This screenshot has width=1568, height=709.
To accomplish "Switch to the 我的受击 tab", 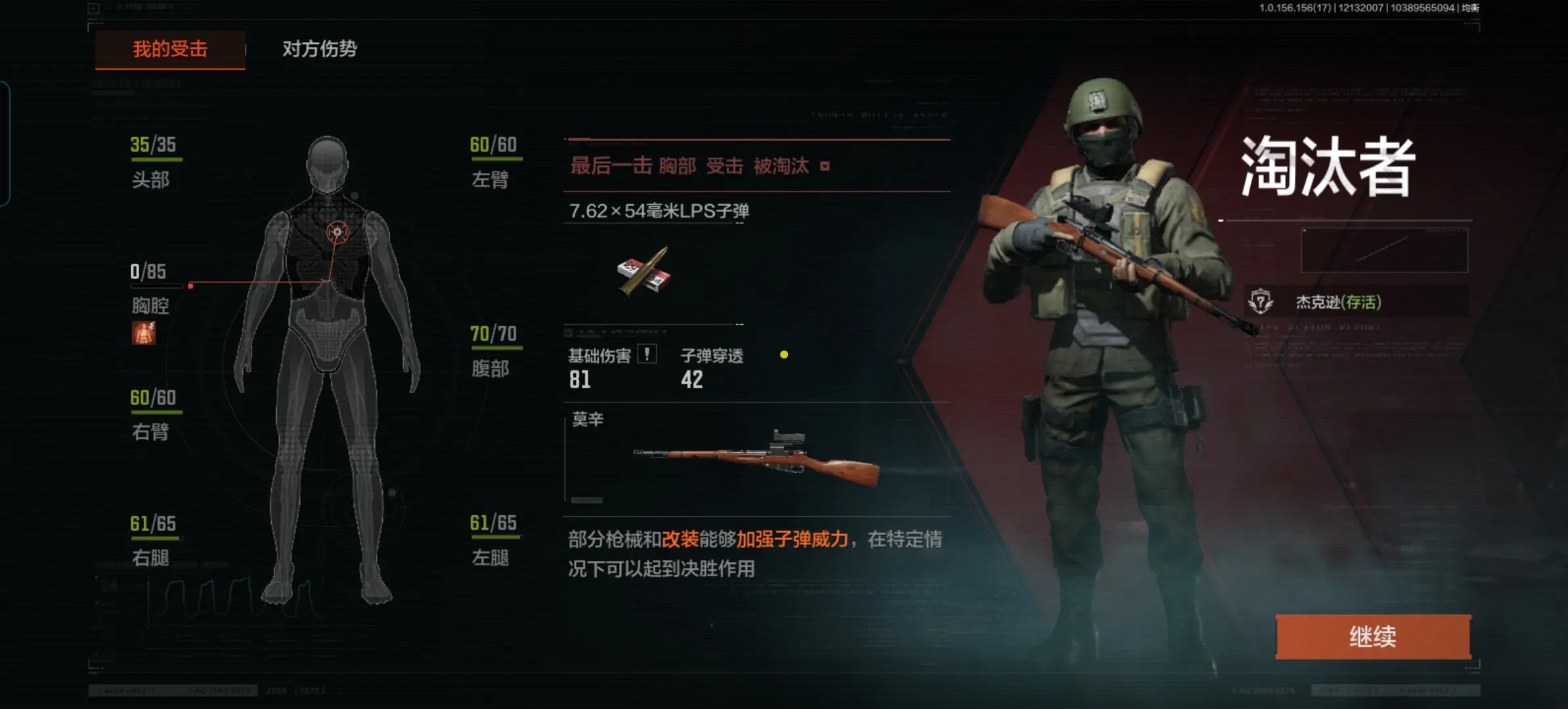I will pos(170,49).
